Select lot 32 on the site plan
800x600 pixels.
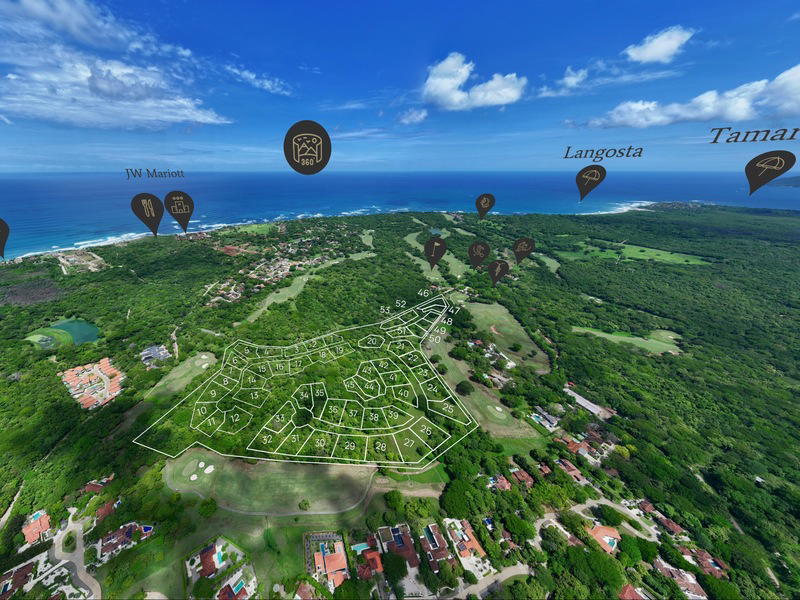click(x=267, y=439)
